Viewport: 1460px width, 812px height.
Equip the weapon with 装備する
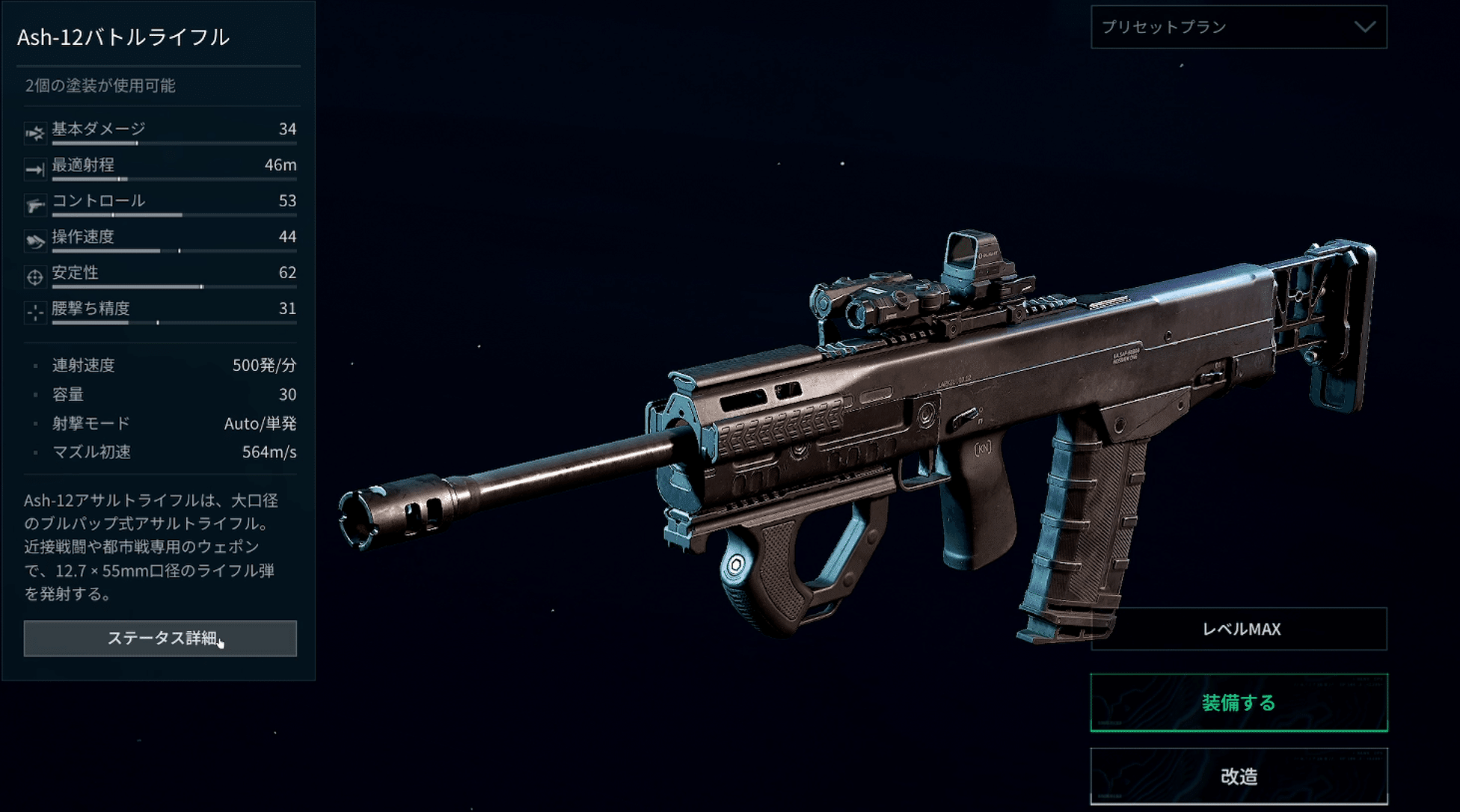tap(1239, 702)
